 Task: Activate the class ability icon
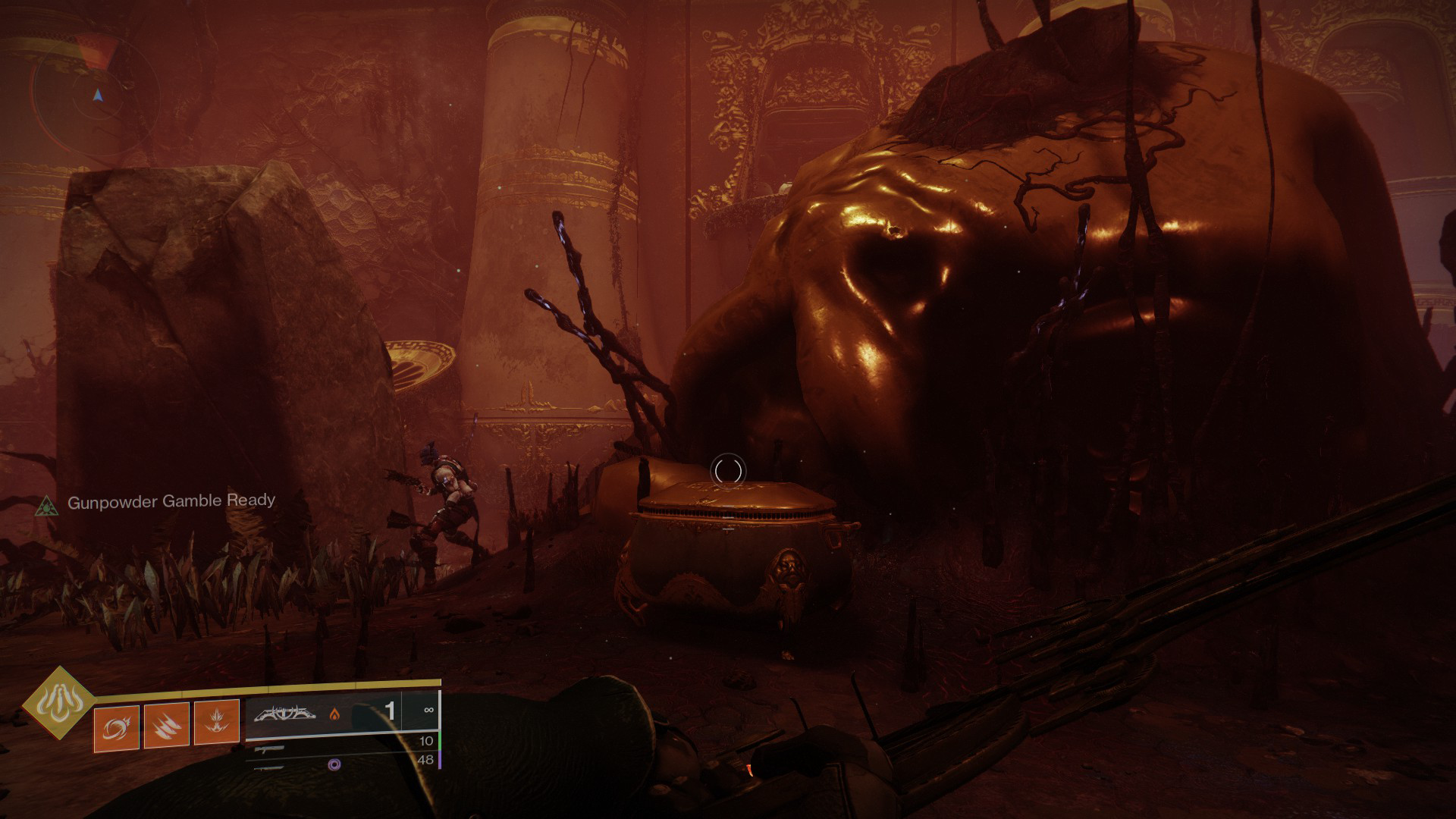[217, 726]
